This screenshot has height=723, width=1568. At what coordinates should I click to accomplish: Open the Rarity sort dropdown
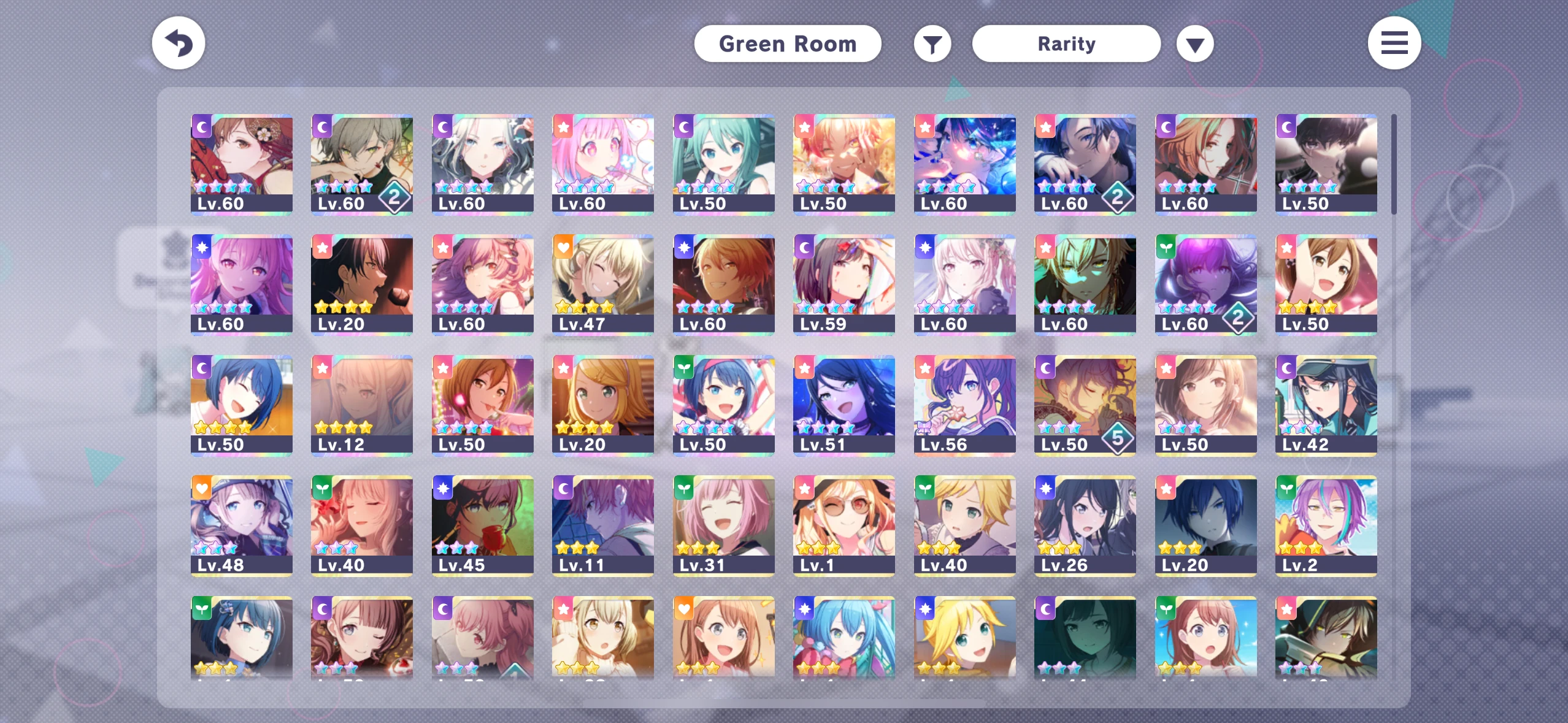(1066, 43)
